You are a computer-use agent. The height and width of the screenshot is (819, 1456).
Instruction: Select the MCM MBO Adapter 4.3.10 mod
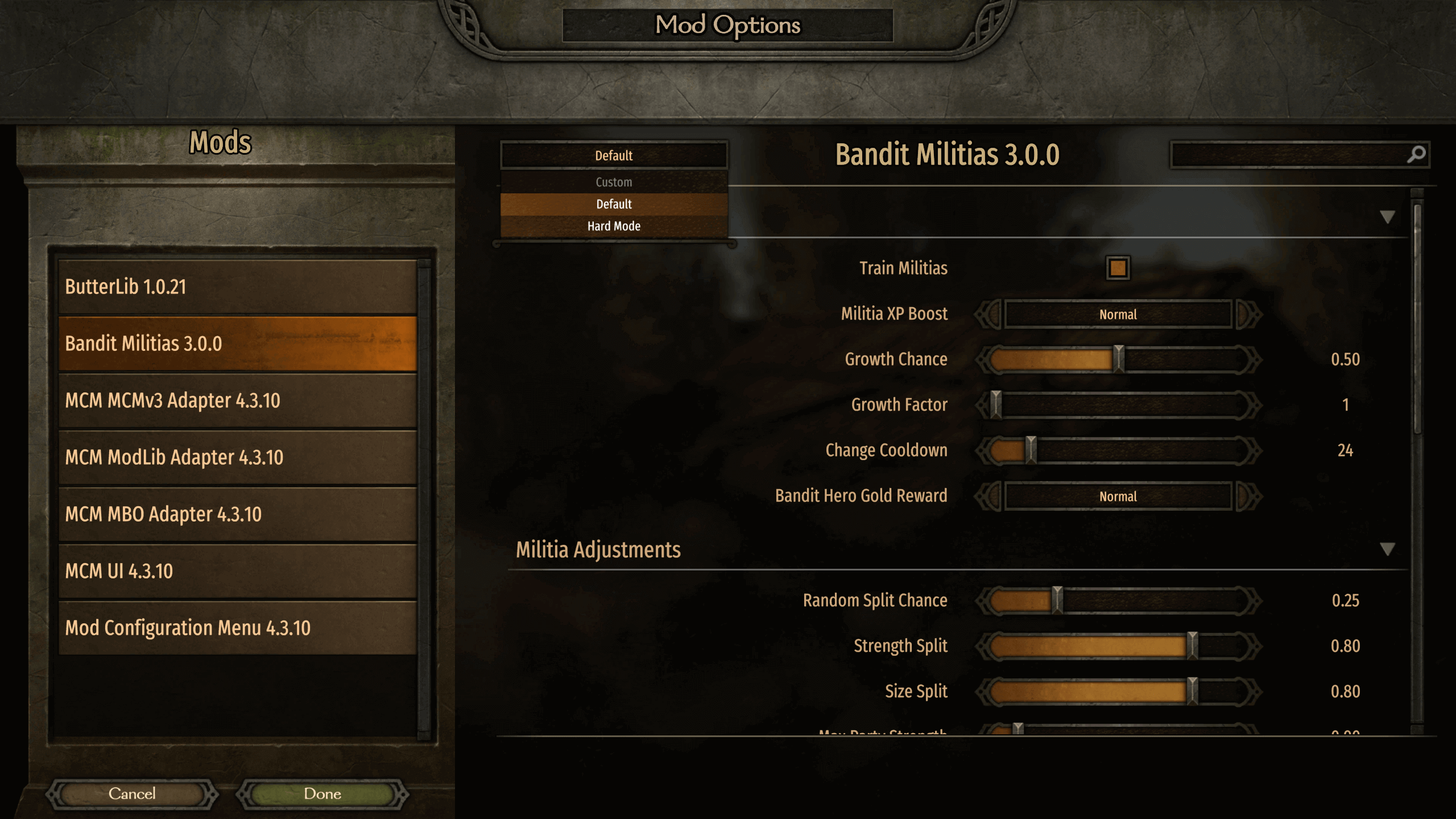click(237, 514)
